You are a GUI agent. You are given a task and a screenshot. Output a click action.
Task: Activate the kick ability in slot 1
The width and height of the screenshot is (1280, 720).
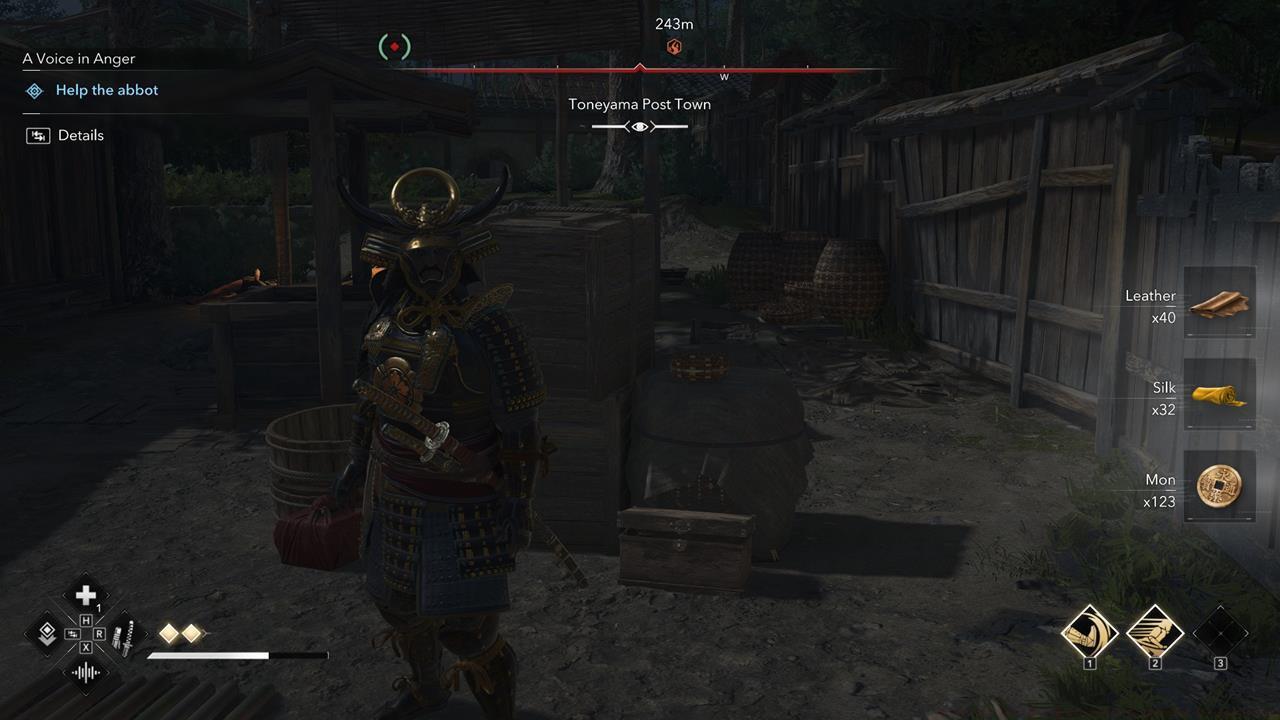[x=1090, y=634]
